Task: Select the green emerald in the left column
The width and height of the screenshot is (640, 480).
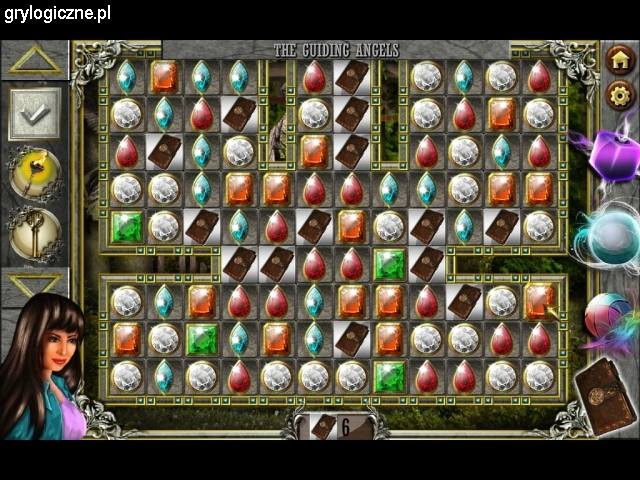Action: click(126, 226)
